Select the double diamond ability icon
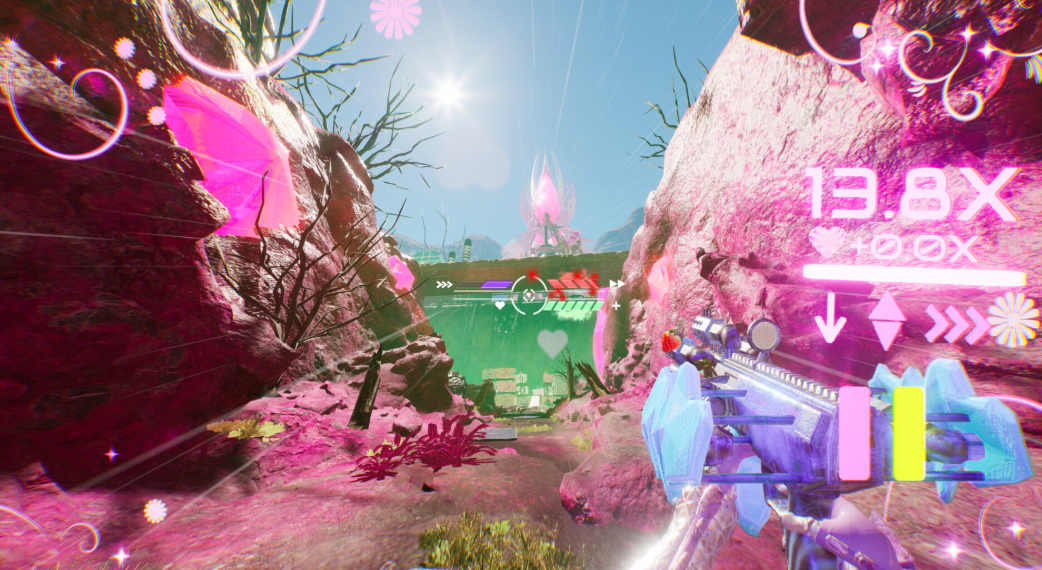The image size is (1042, 570). click(x=886, y=322)
